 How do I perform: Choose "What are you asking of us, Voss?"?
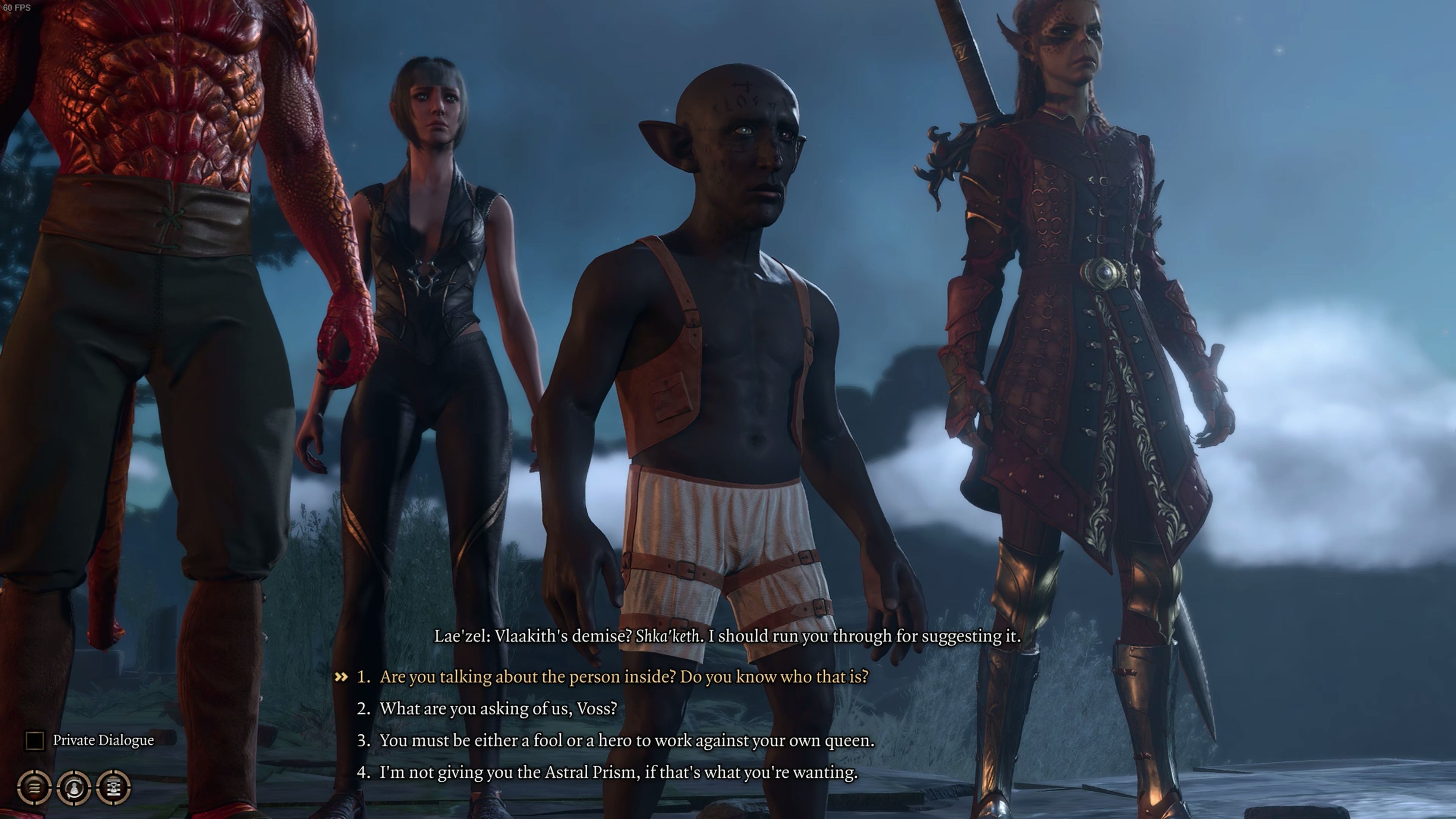click(497, 708)
